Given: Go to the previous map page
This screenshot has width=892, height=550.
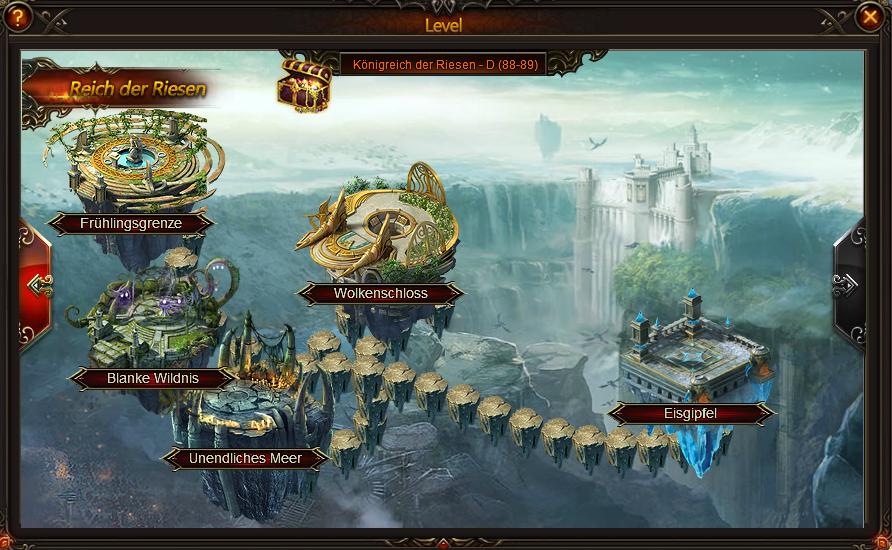Looking at the screenshot, I should (x=37, y=286).
